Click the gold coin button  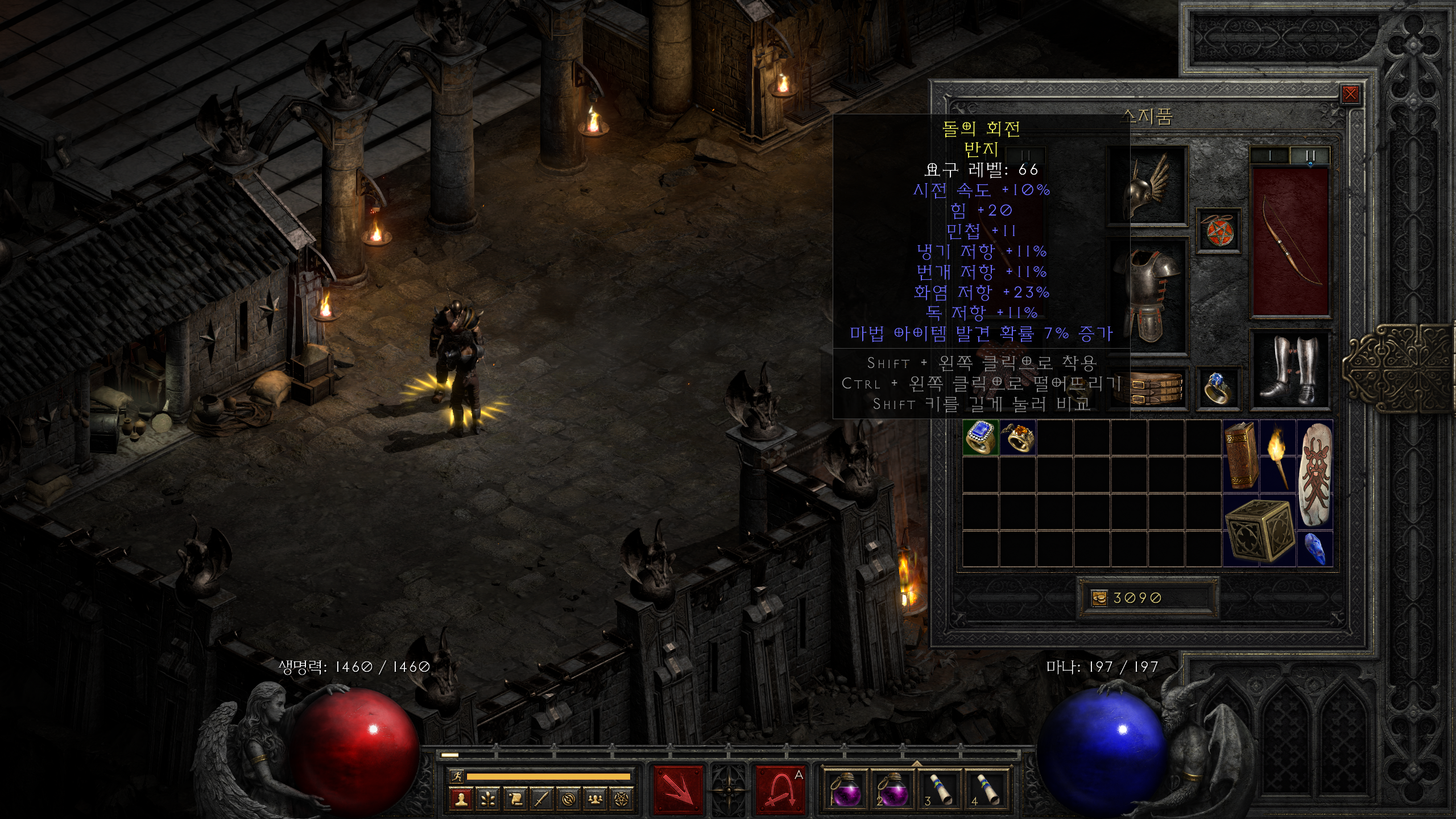1099,598
